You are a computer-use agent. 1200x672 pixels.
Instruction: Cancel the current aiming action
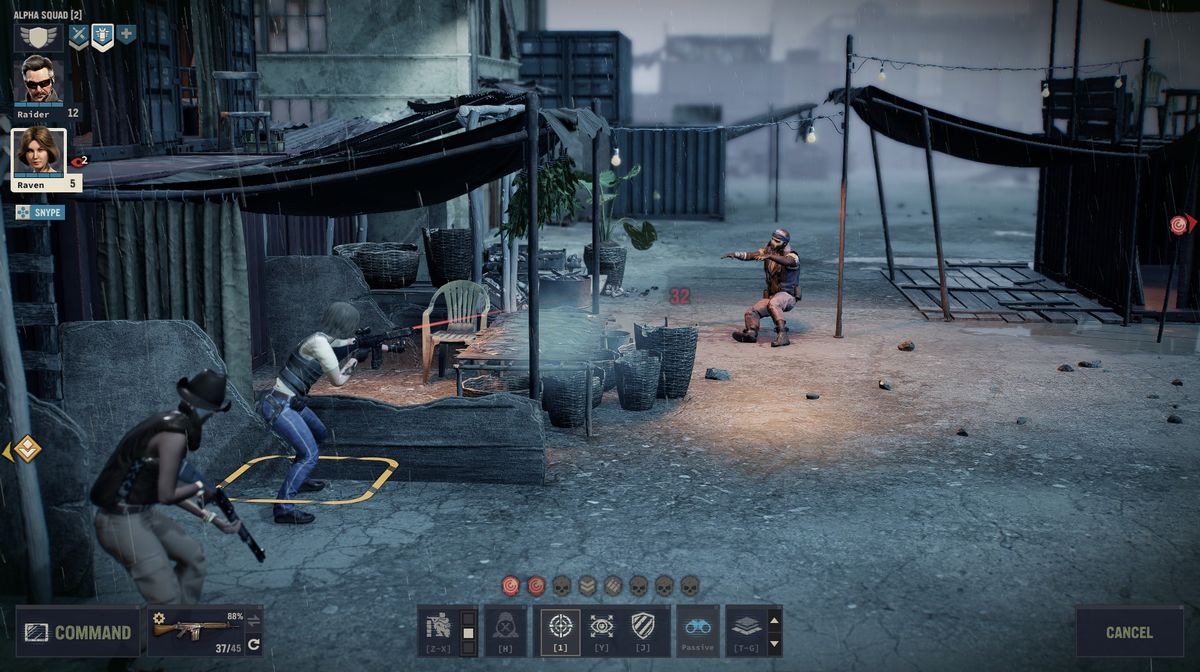coord(1129,632)
